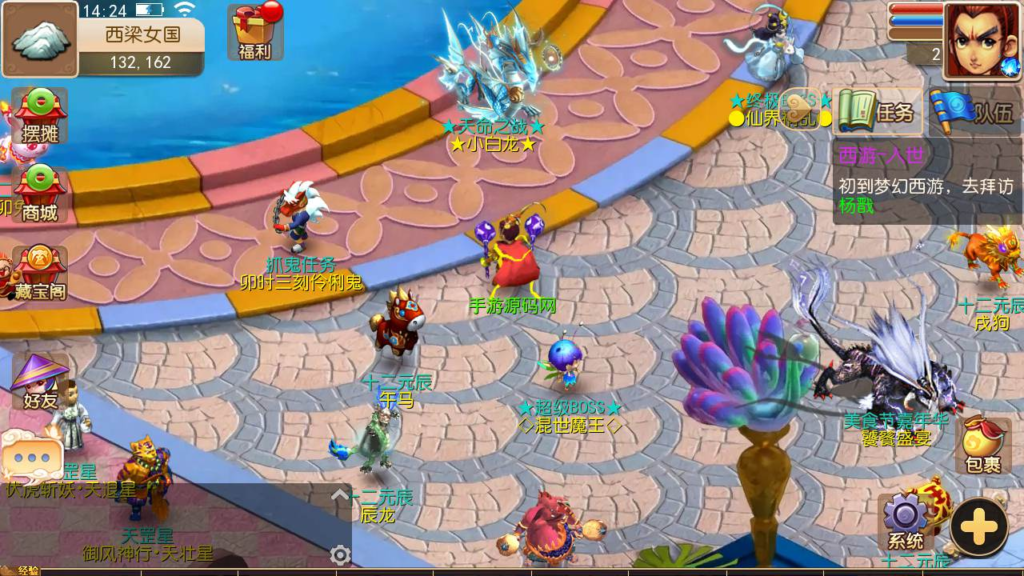The image size is (1024, 576).
Task: Open the 福利 gift box rewards
Action: point(255,32)
